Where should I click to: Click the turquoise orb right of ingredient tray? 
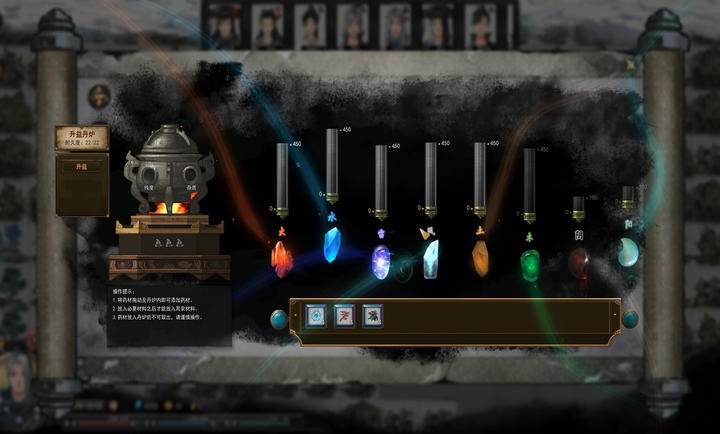click(631, 319)
